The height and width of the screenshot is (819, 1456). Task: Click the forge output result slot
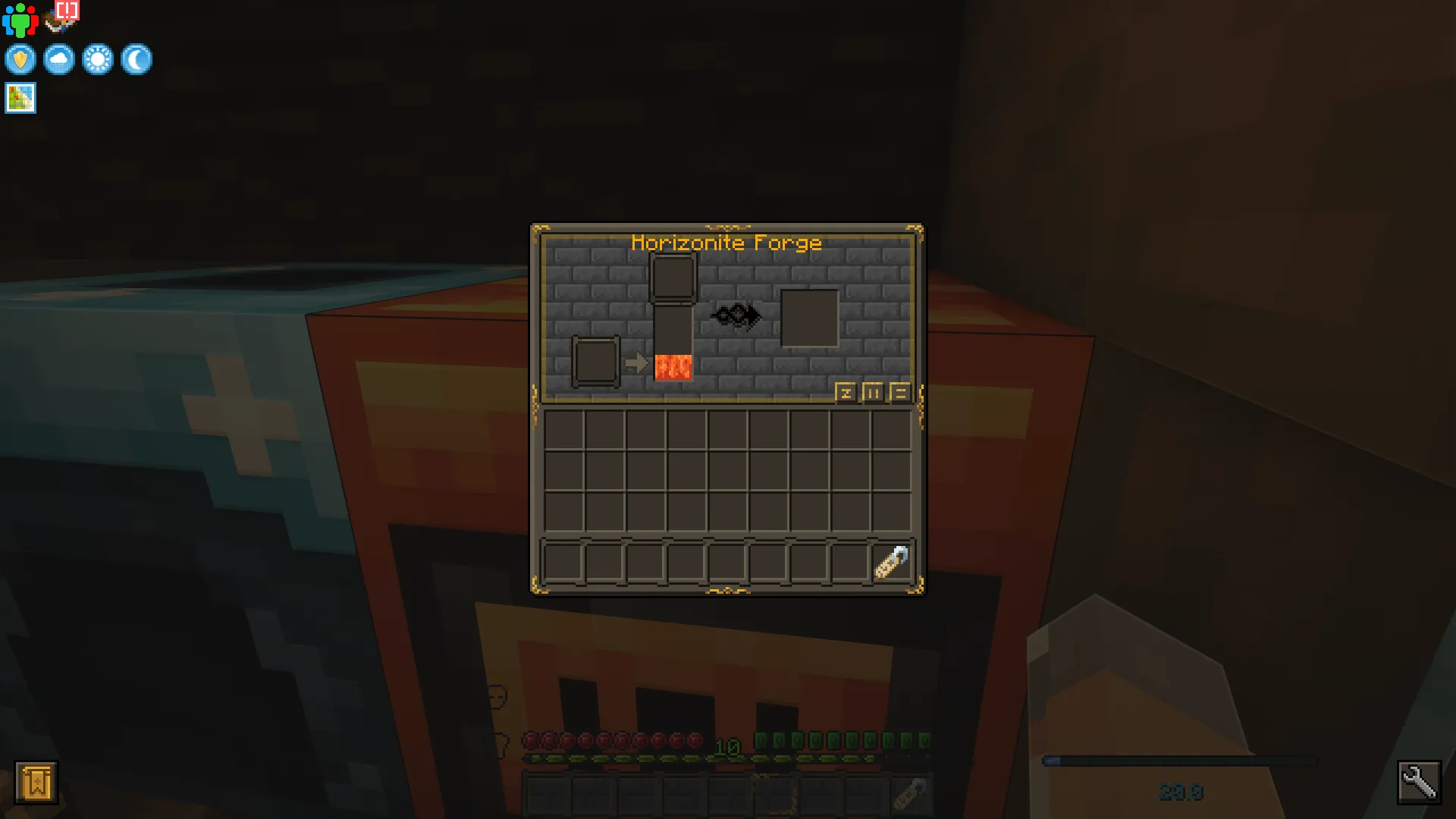(808, 317)
